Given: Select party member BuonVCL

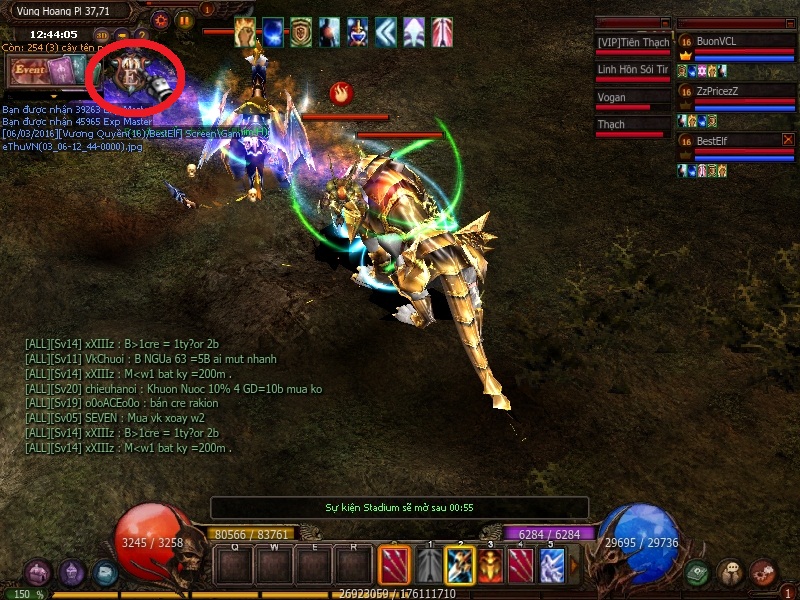Looking at the screenshot, I should click(x=736, y=42).
